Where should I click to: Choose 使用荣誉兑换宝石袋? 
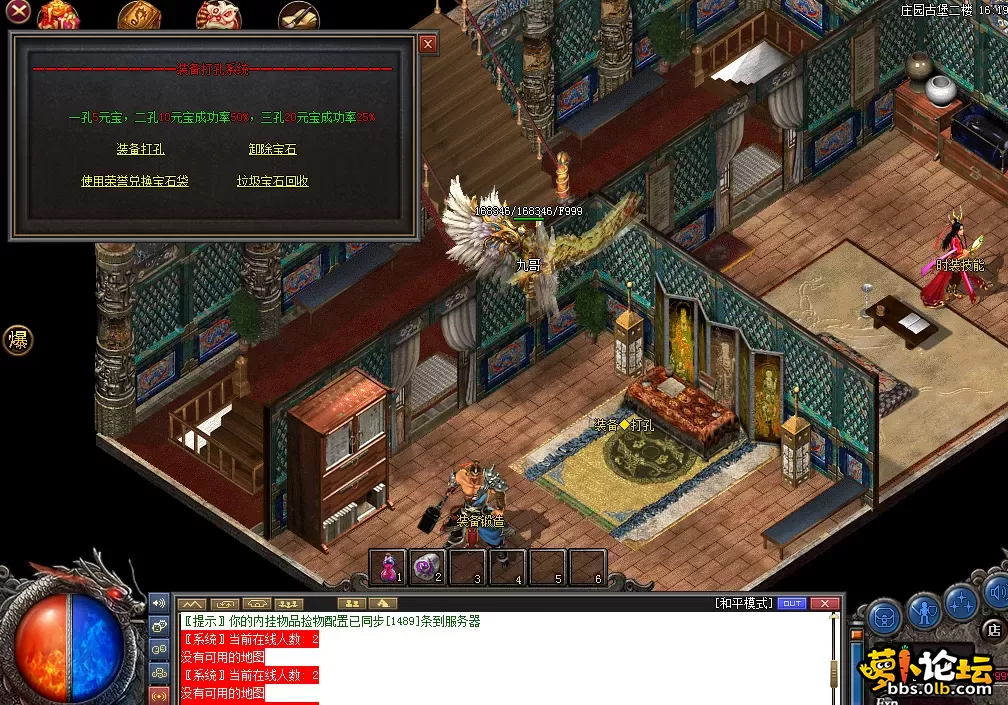(135, 181)
